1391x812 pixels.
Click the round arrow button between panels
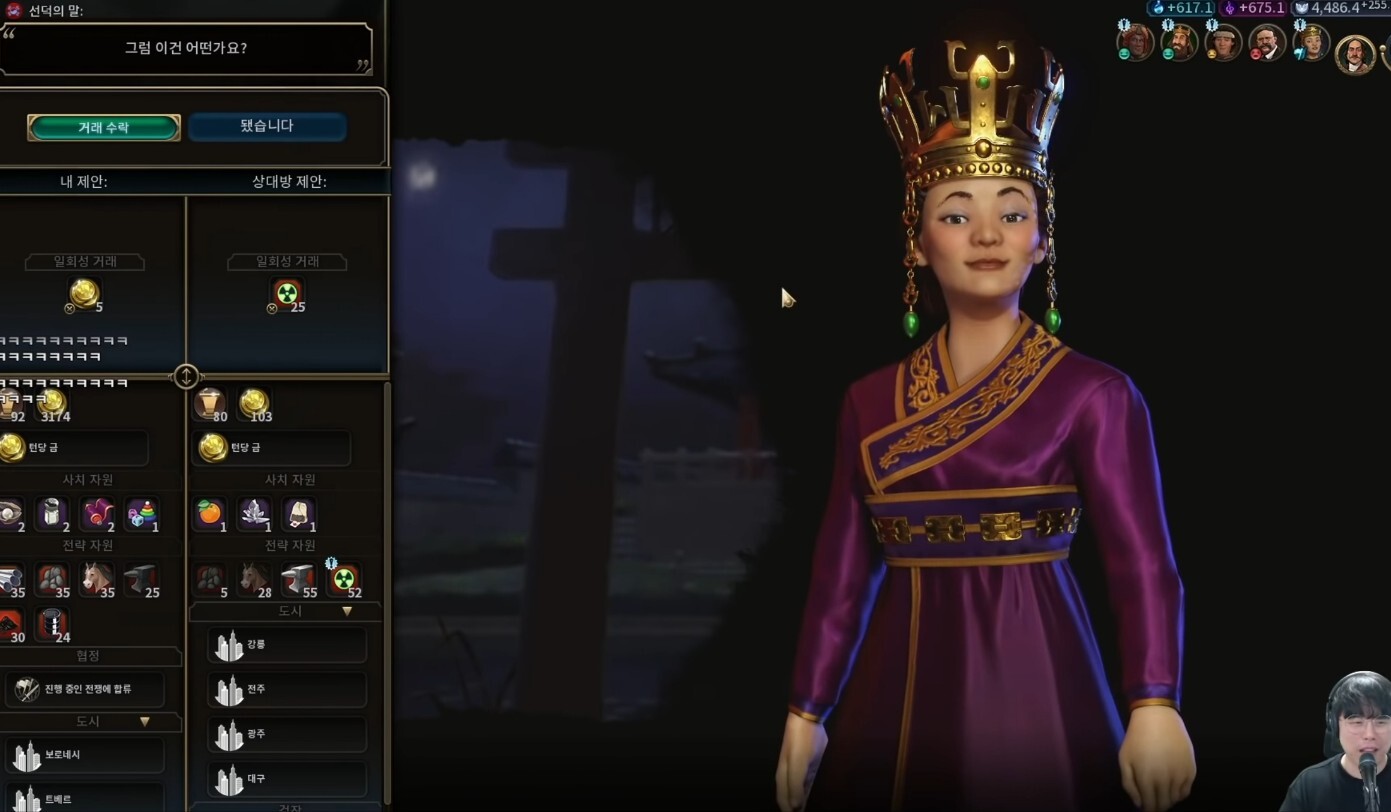(x=187, y=376)
